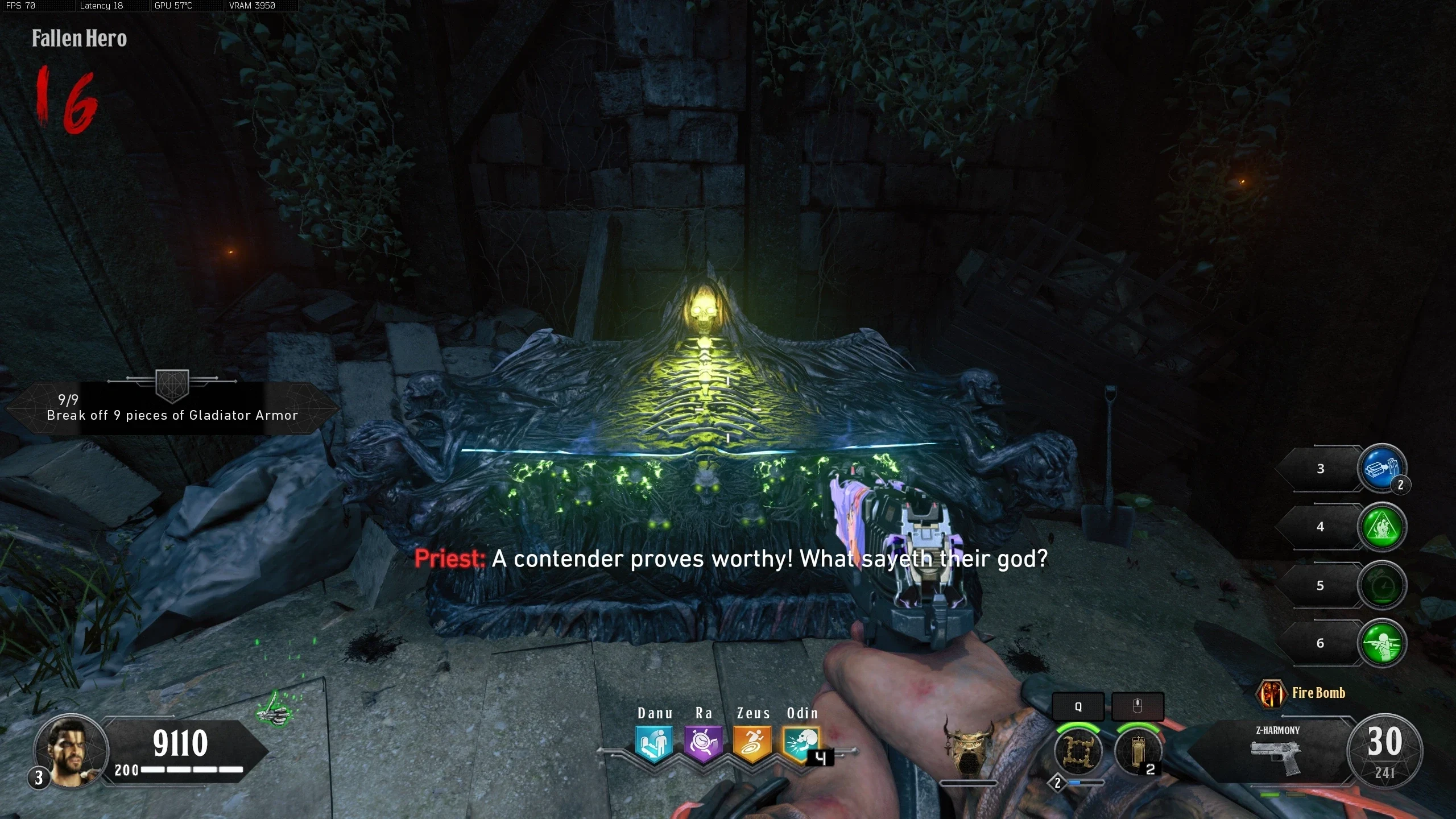Select the purple Ra perk icon

pos(703,744)
